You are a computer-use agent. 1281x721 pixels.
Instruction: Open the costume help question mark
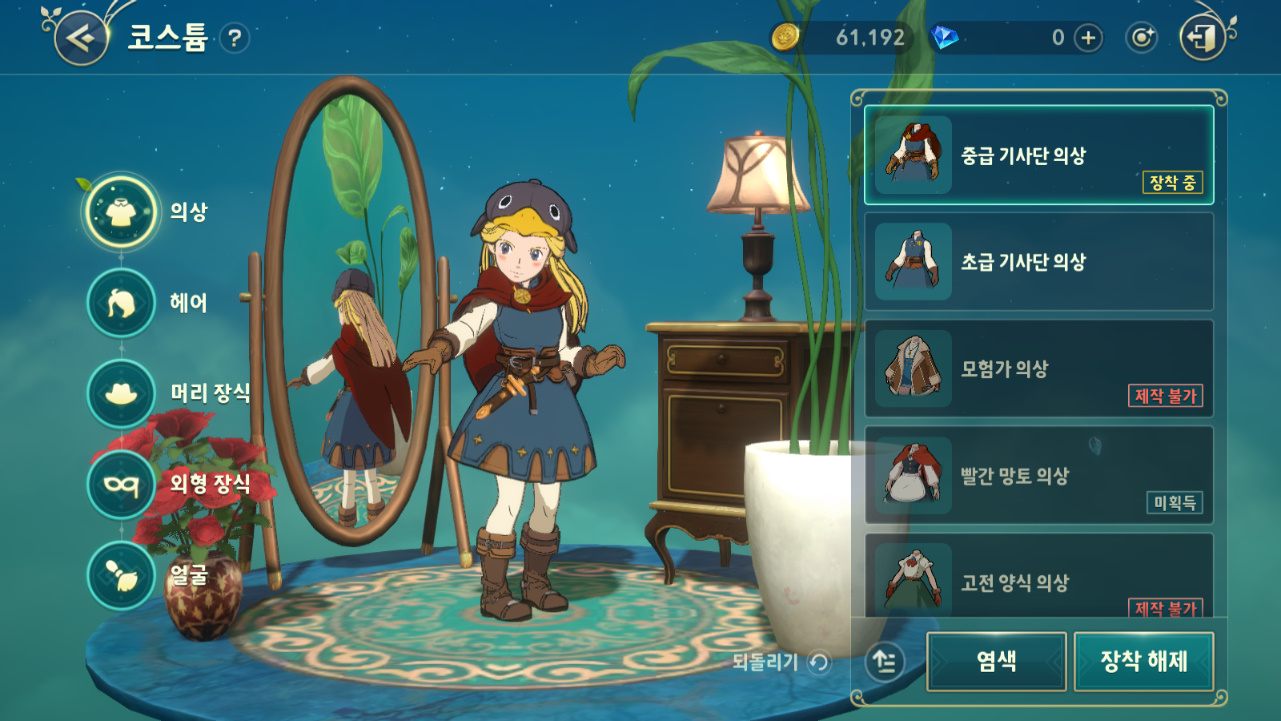(x=234, y=39)
